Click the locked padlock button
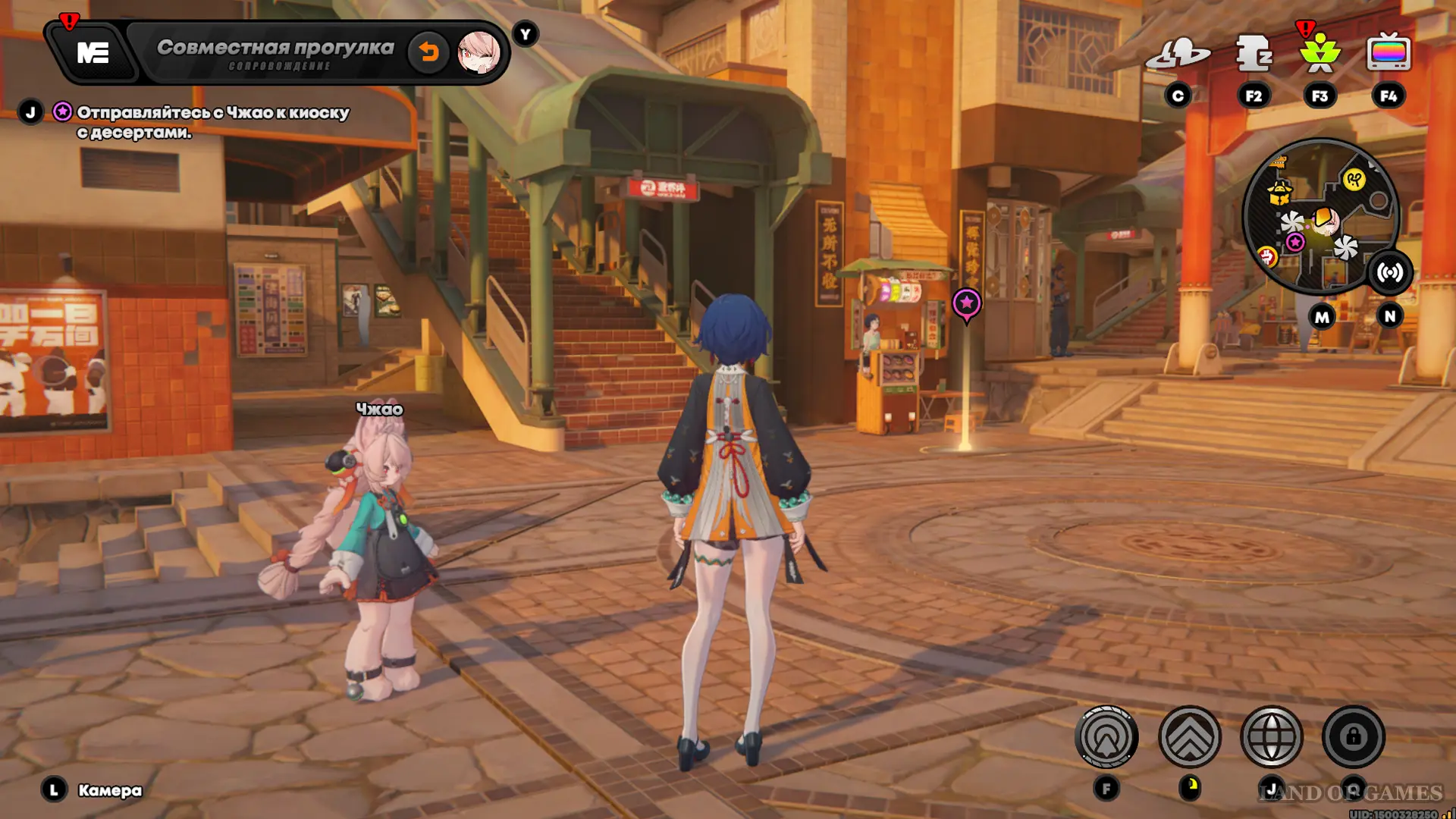The image size is (1456, 819). 1353,736
